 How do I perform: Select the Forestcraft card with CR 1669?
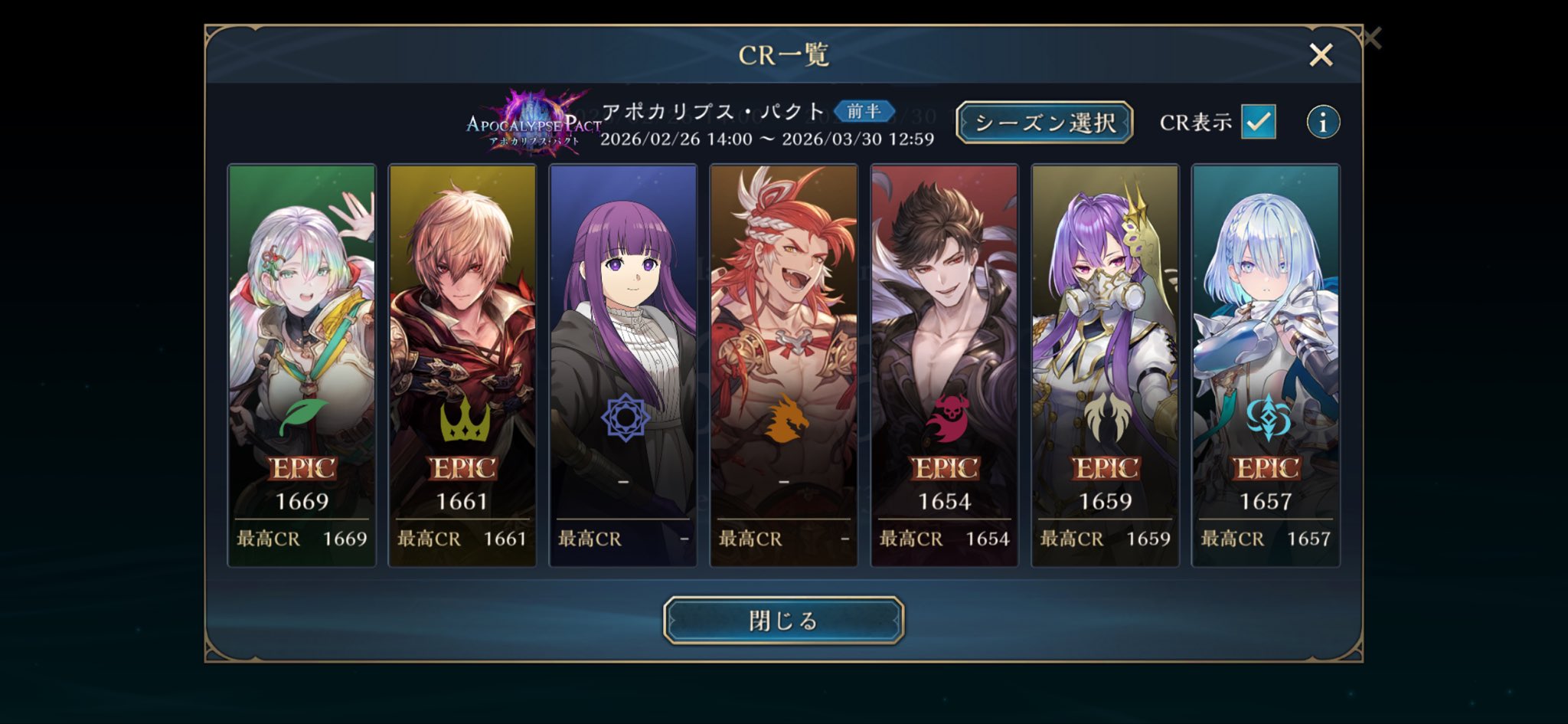(x=302, y=365)
